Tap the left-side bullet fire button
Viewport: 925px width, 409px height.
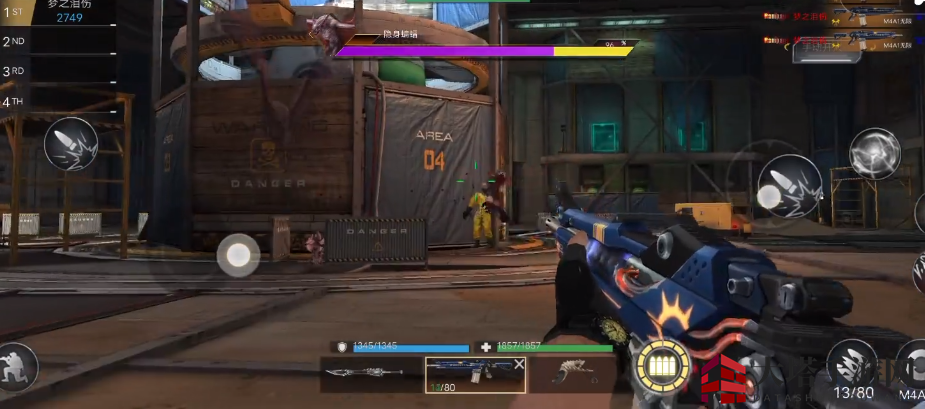[x=71, y=145]
